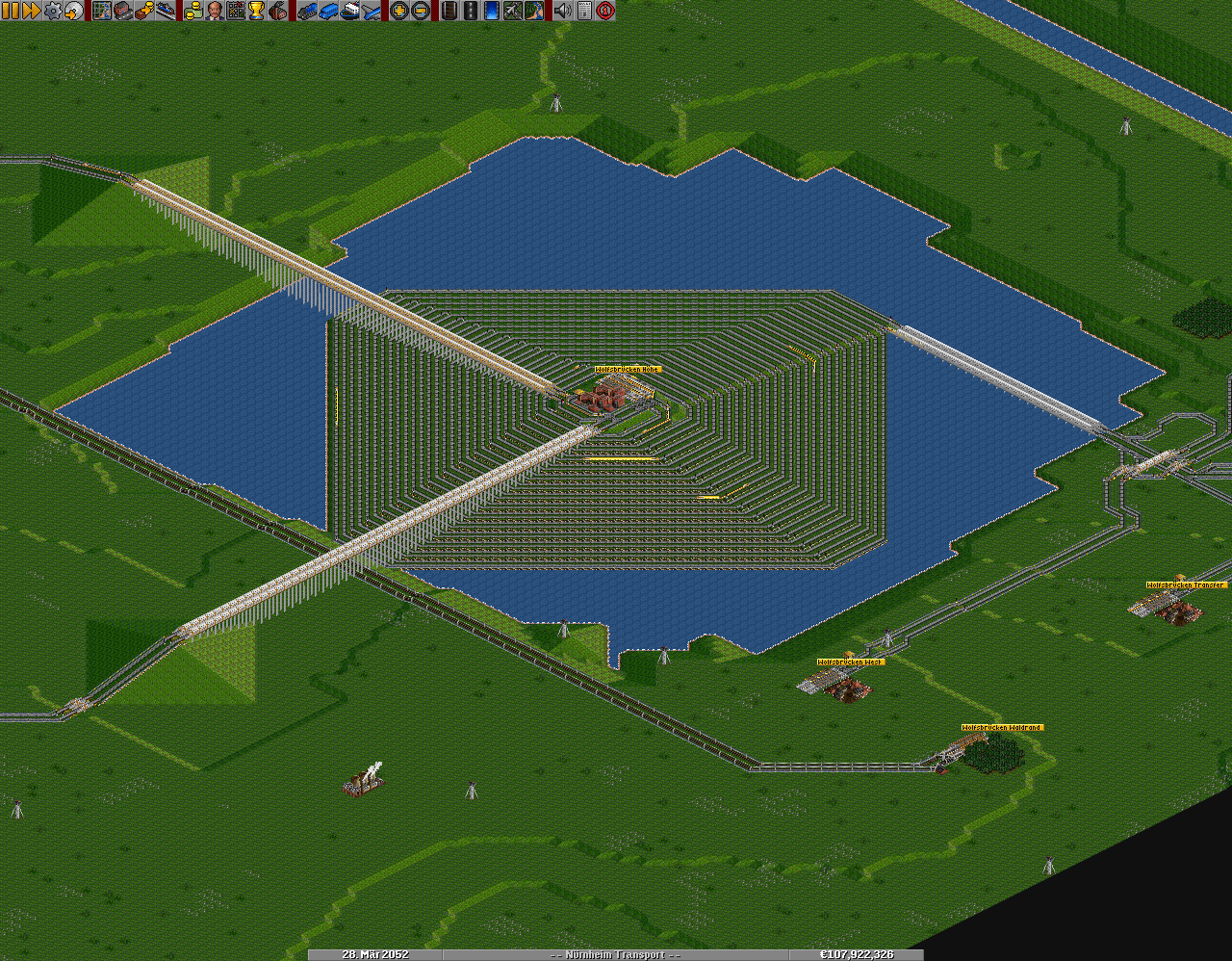This screenshot has height=961, width=1232.
Task: Toggle fast forward mode
Action: [31, 11]
